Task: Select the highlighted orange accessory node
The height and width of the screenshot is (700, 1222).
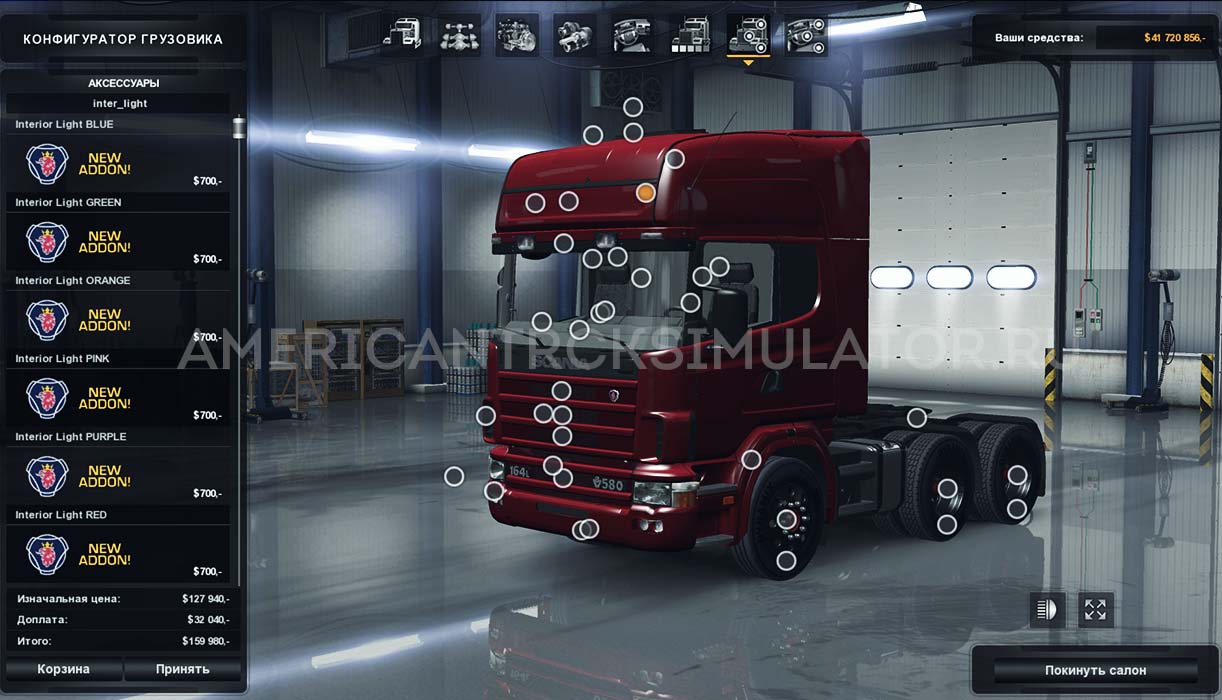Action: coord(646,192)
